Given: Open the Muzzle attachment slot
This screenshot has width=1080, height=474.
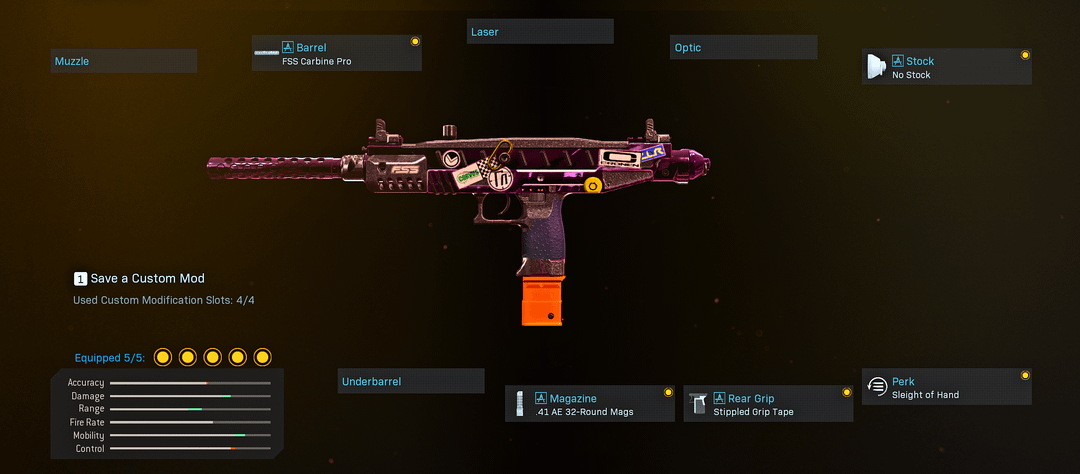Looking at the screenshot, I should 124,61.
